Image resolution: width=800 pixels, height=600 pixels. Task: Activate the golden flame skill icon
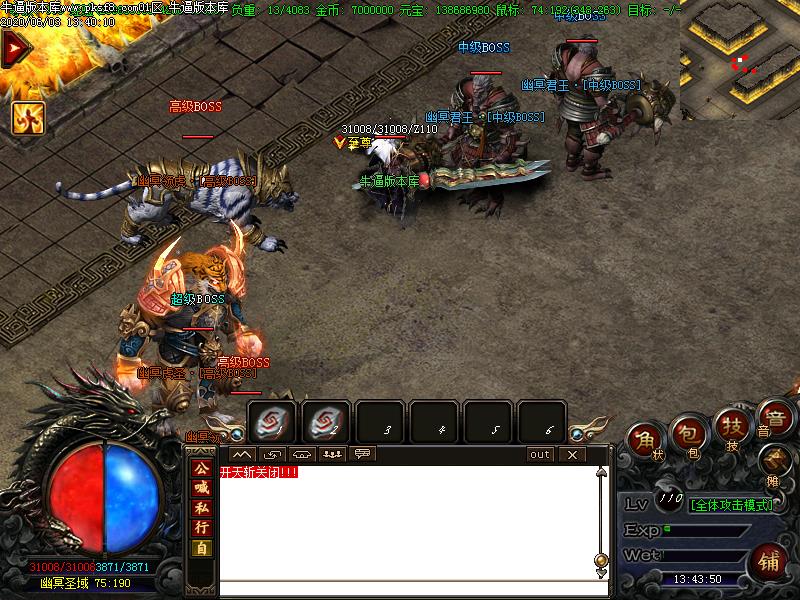coord(27,117)
